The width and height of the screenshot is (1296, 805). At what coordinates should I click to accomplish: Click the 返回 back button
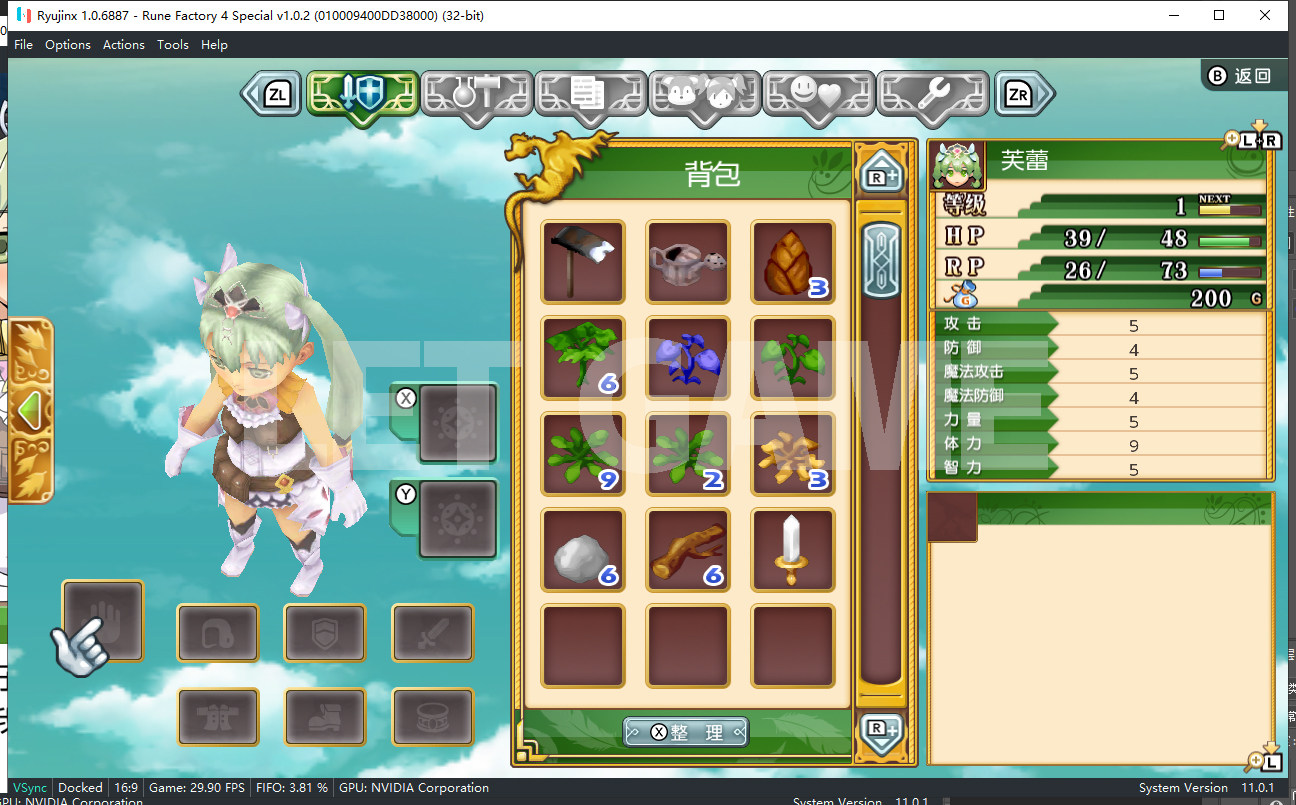pyautogui.click(x=1240, y=76)
